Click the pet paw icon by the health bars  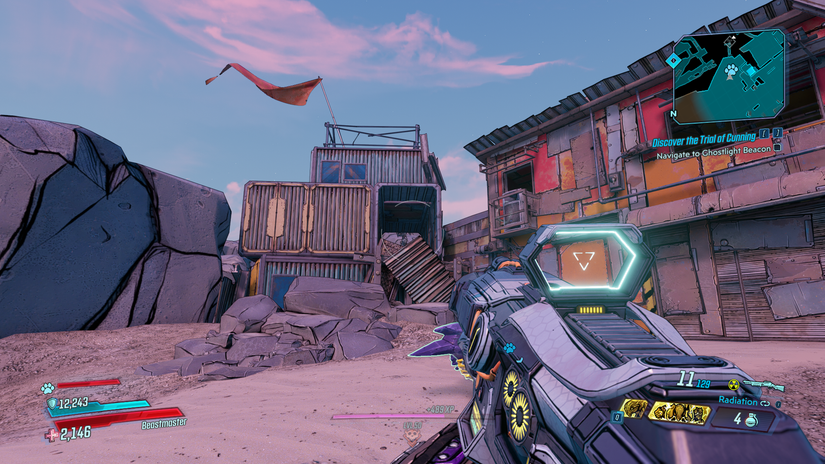(47, 388)
